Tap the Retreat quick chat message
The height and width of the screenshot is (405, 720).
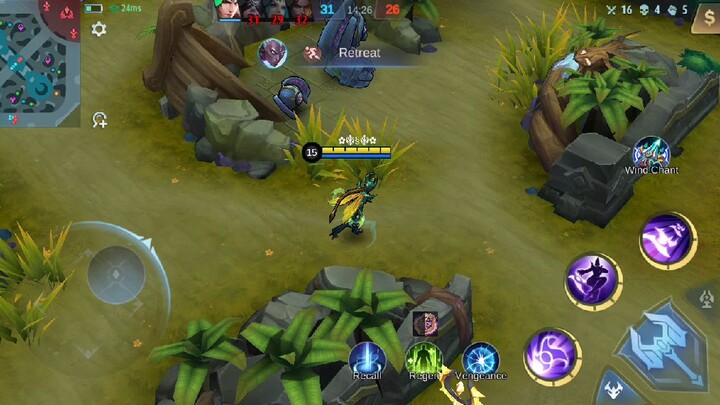(358, 53)
